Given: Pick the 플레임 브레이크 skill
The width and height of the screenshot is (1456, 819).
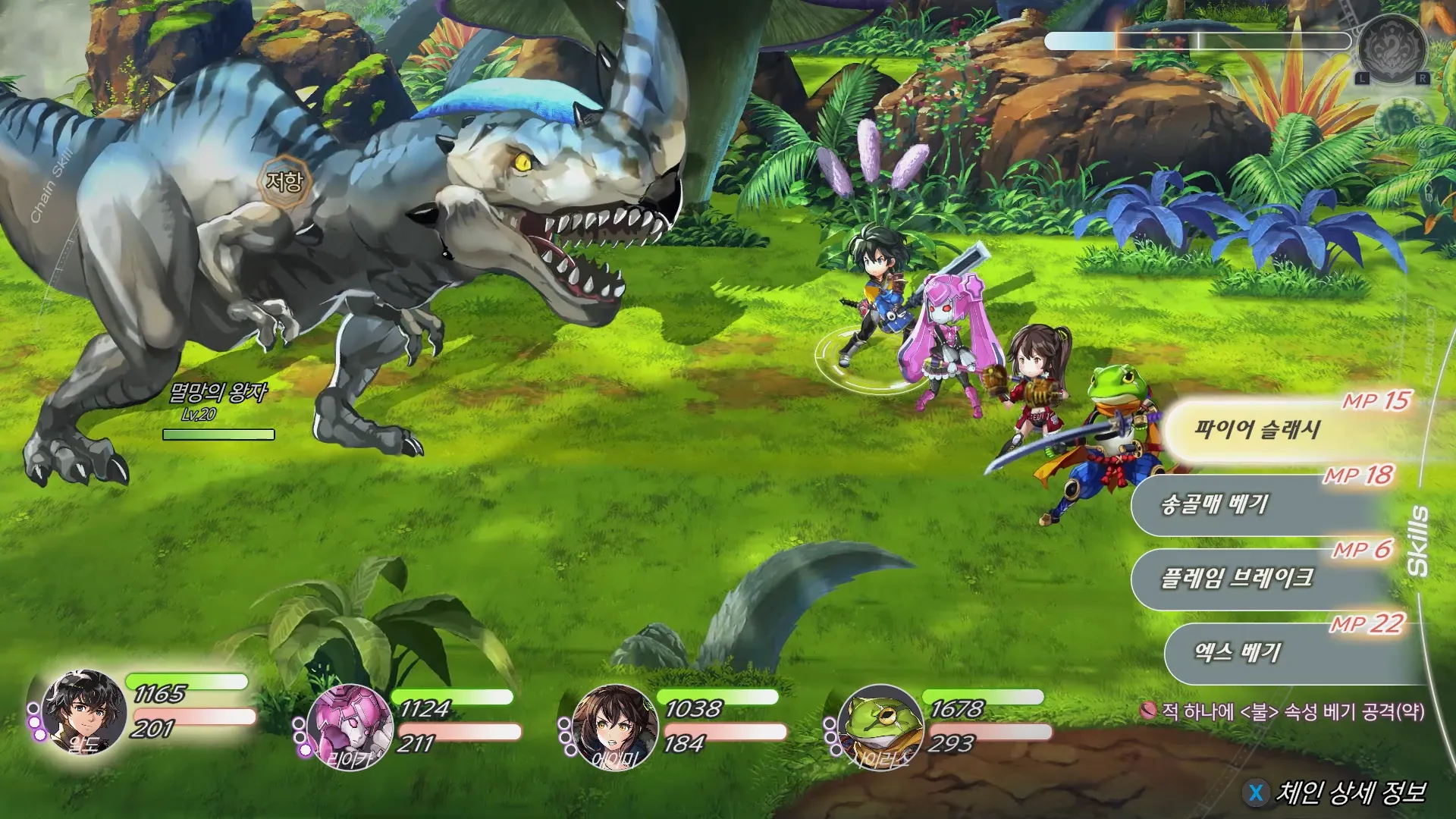Looking at the screenshot, I should click(x=1251, y=579).
